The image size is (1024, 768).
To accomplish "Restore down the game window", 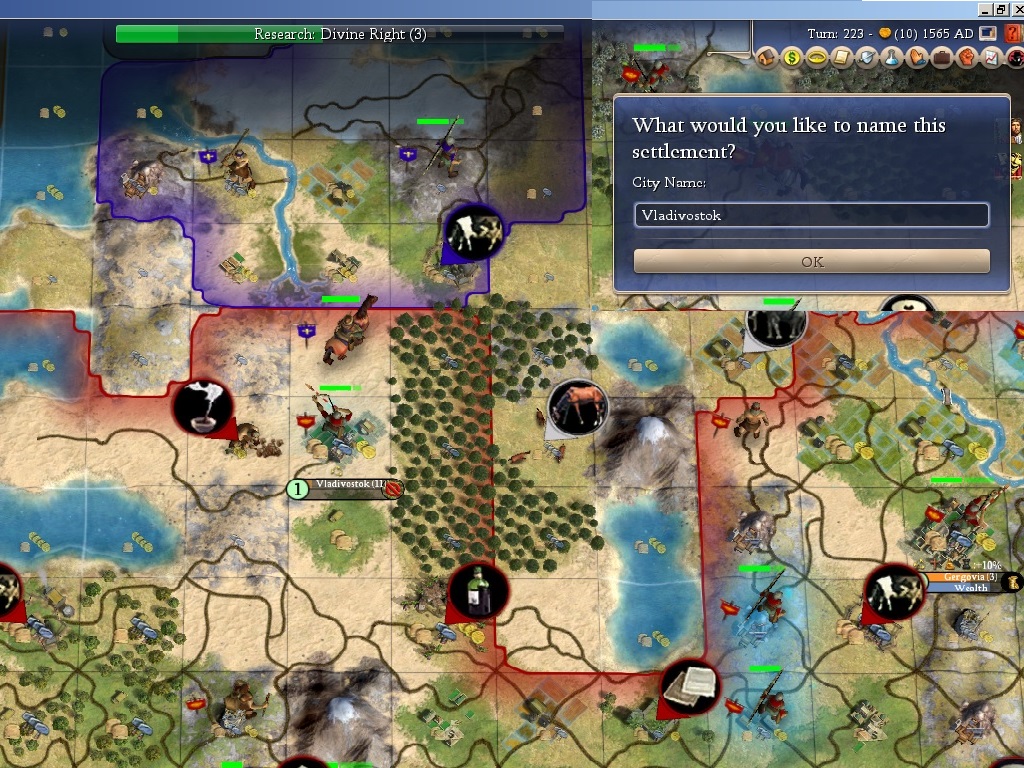I will [x=1000, y=9].
